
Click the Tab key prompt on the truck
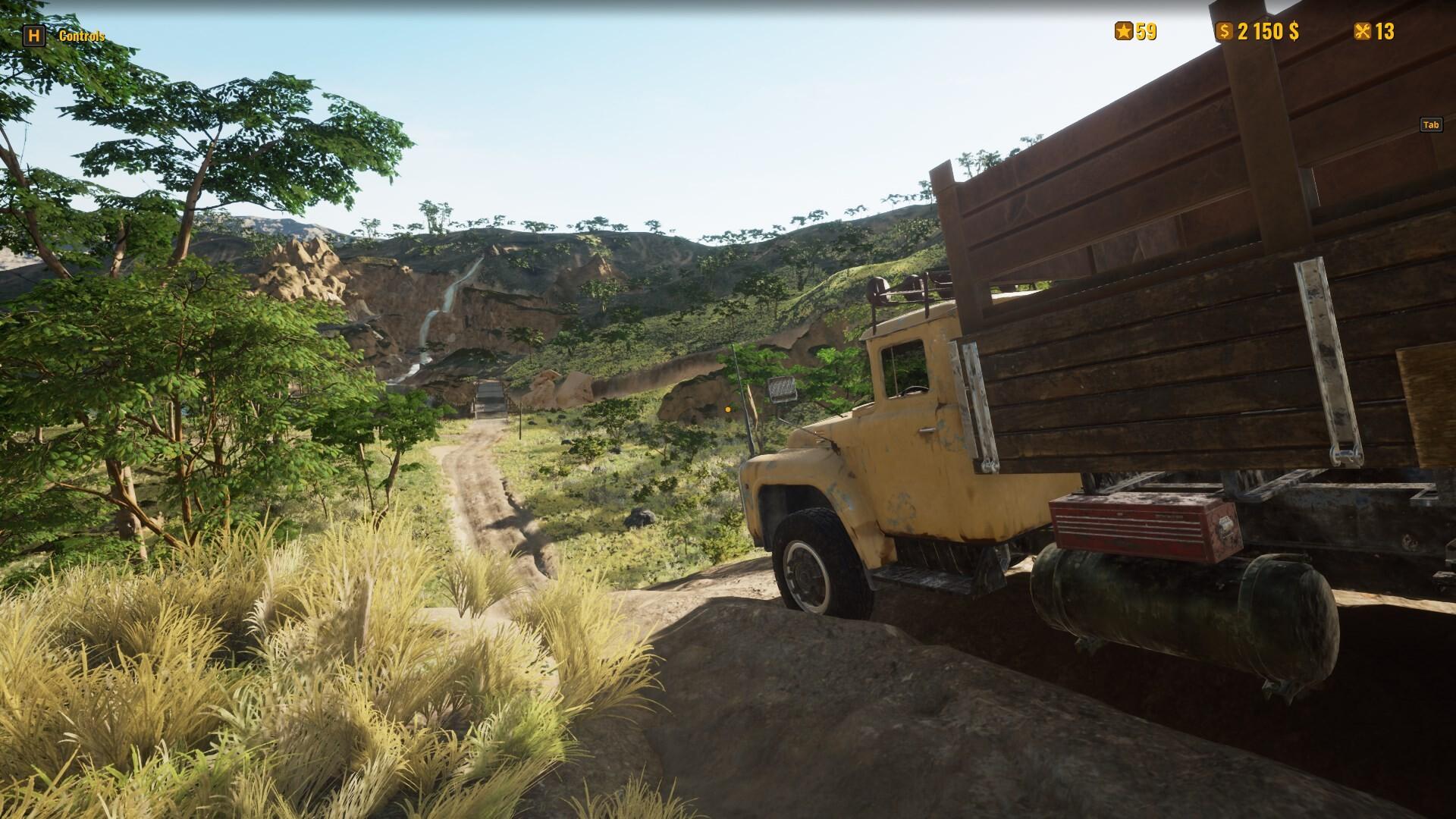tap(1430, 125)
